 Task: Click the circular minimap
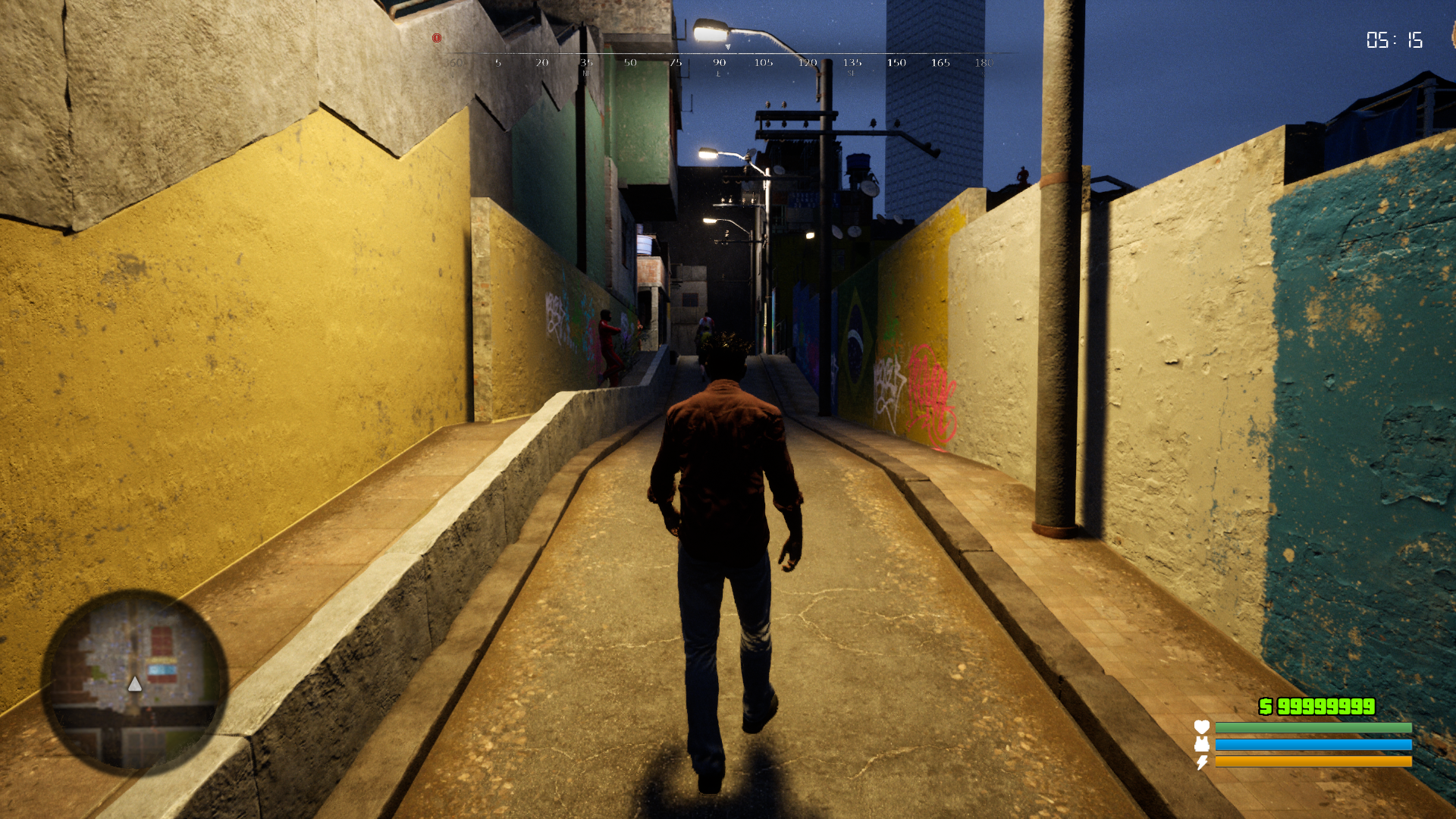coord(134,682)
